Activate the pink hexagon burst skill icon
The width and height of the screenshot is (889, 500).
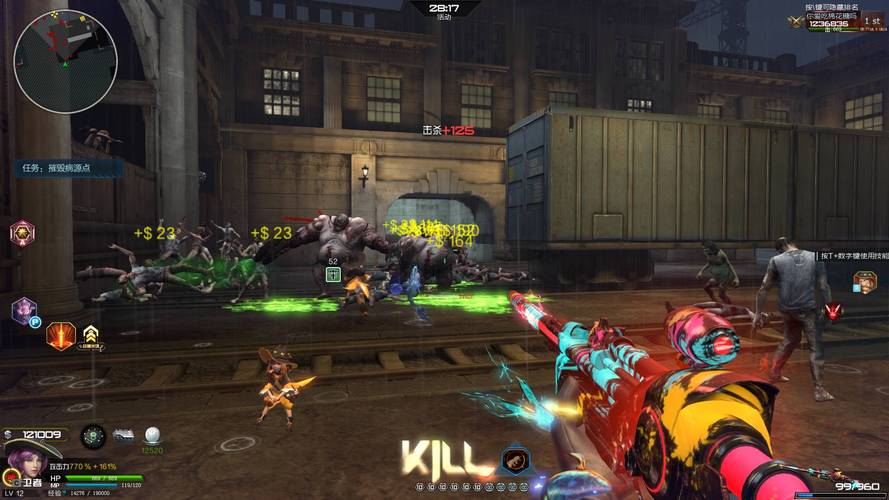(x=21, y=234)
